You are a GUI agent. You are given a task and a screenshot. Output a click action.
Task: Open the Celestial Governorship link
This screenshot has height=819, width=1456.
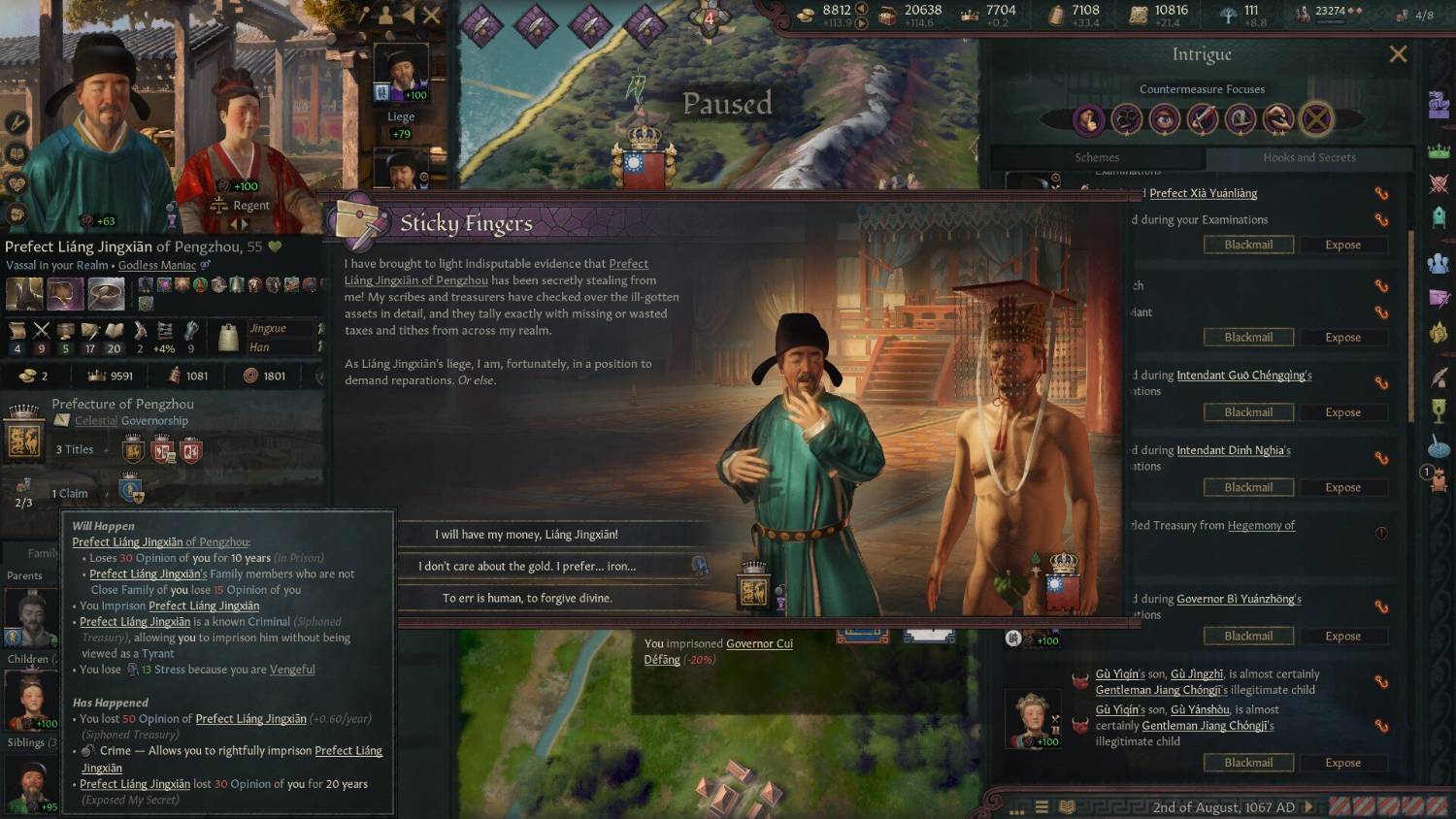pos(96,421)
